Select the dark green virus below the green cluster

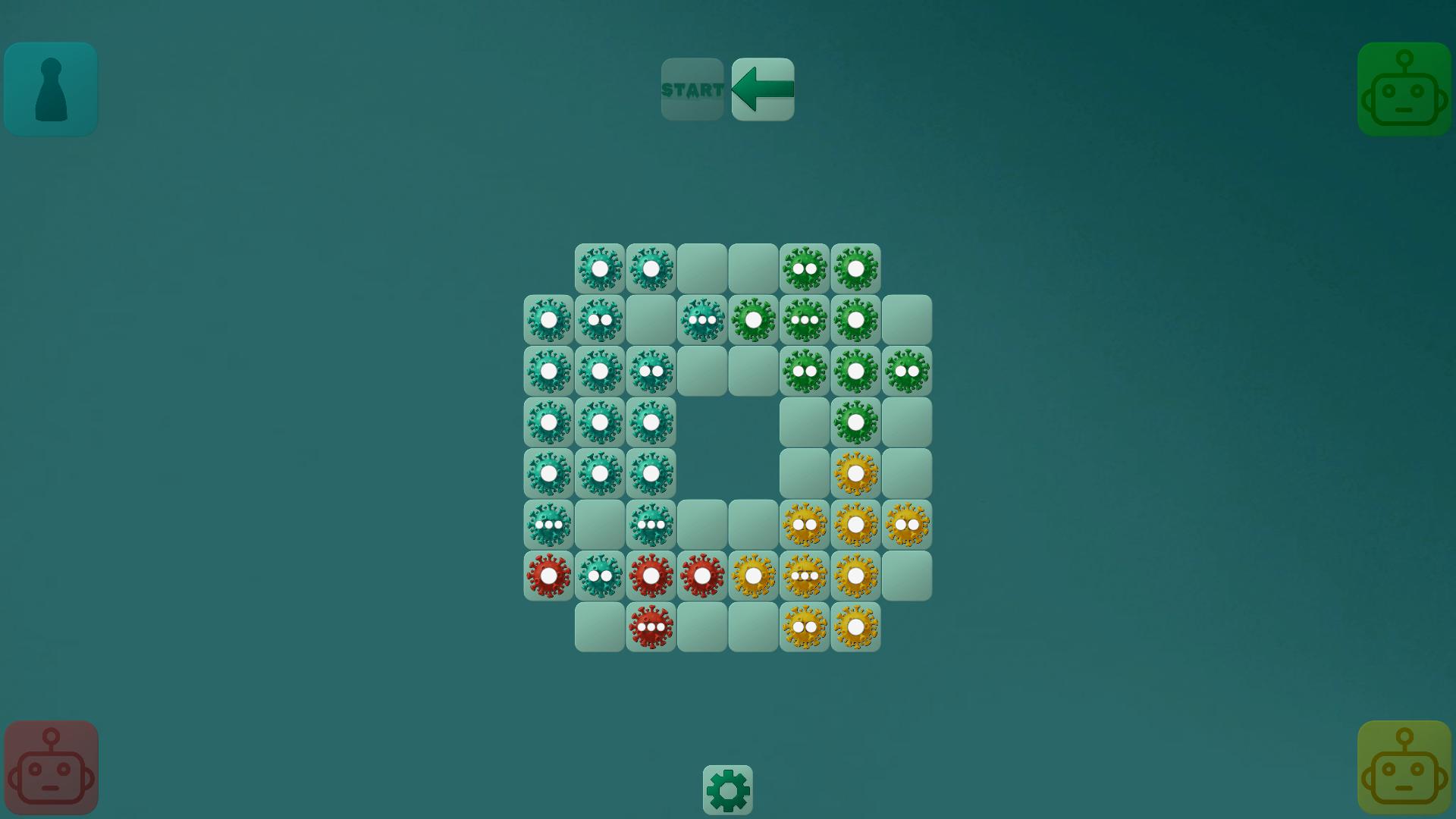(856, 422)
